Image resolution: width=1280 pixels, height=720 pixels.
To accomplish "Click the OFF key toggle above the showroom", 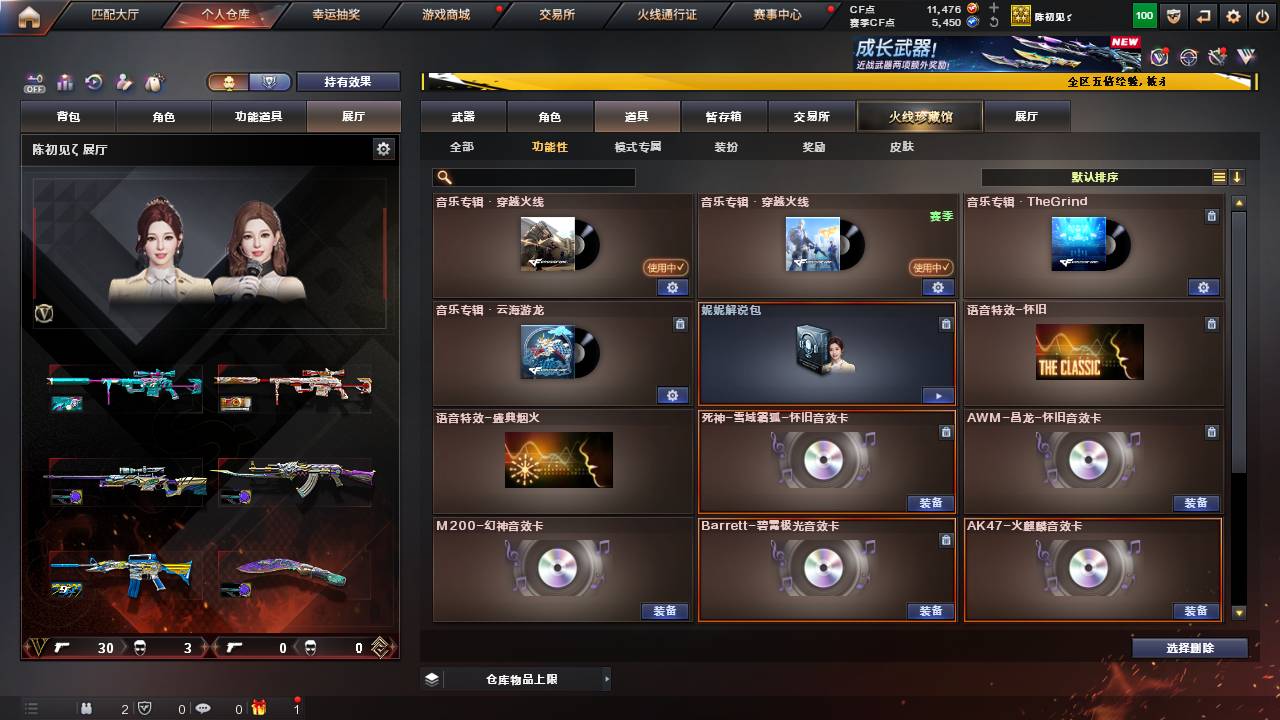I will click(35, 82).
